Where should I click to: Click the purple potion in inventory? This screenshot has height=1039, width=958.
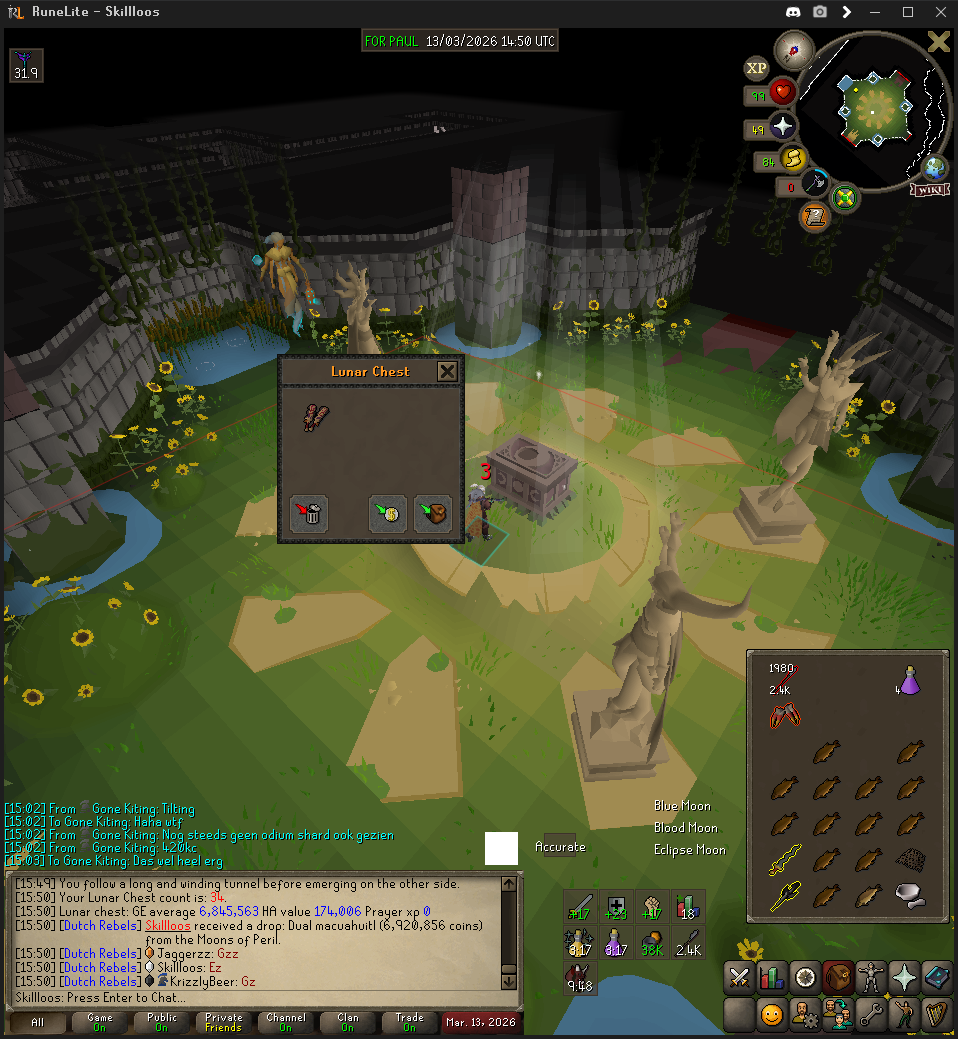click(909, 681)
